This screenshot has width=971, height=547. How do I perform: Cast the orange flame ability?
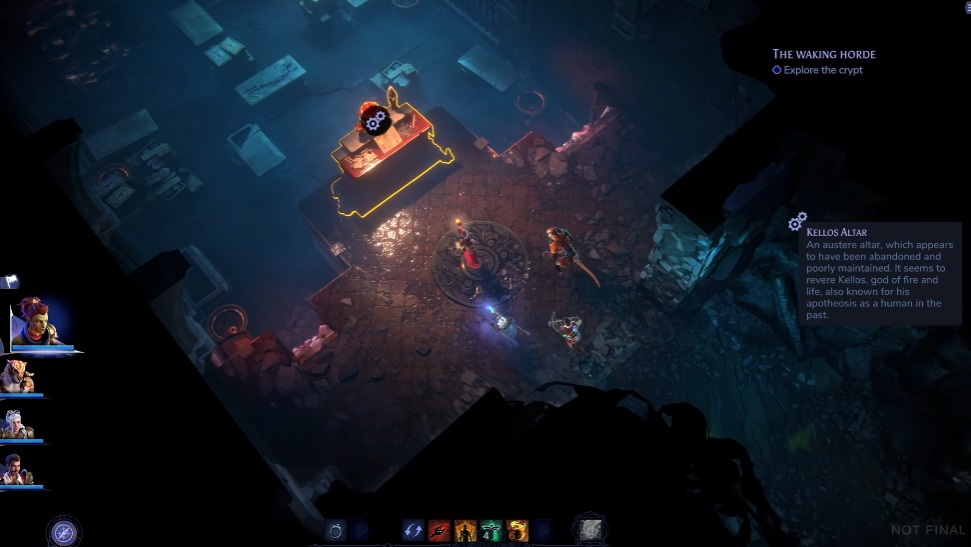516,532
